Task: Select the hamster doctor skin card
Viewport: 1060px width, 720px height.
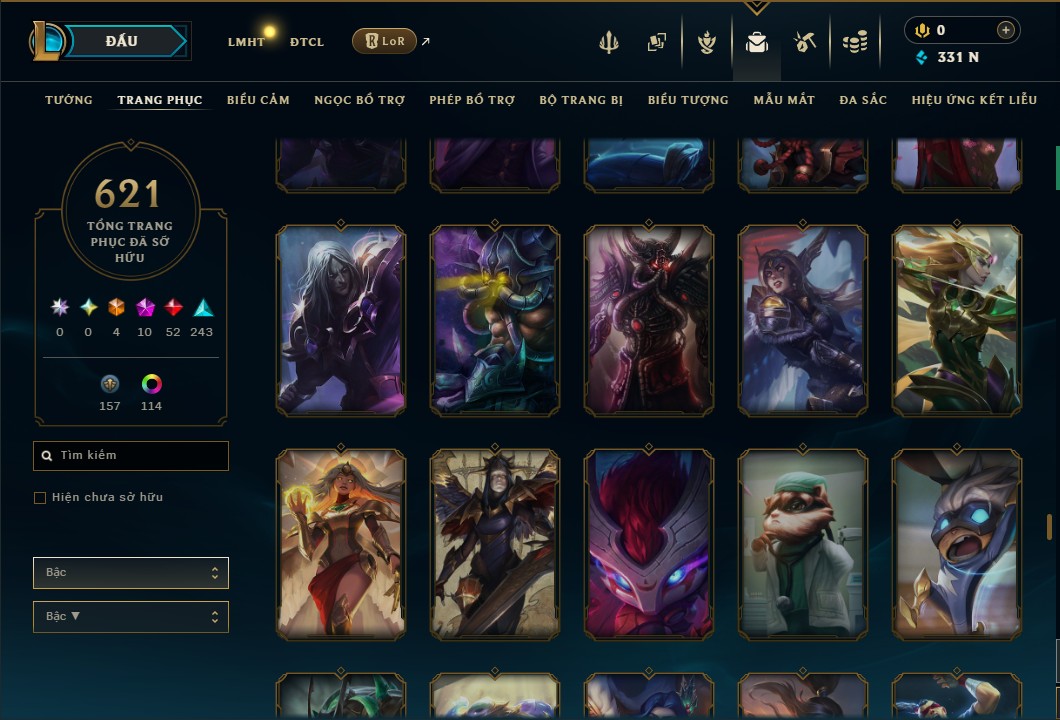Action: coord(803,544)
